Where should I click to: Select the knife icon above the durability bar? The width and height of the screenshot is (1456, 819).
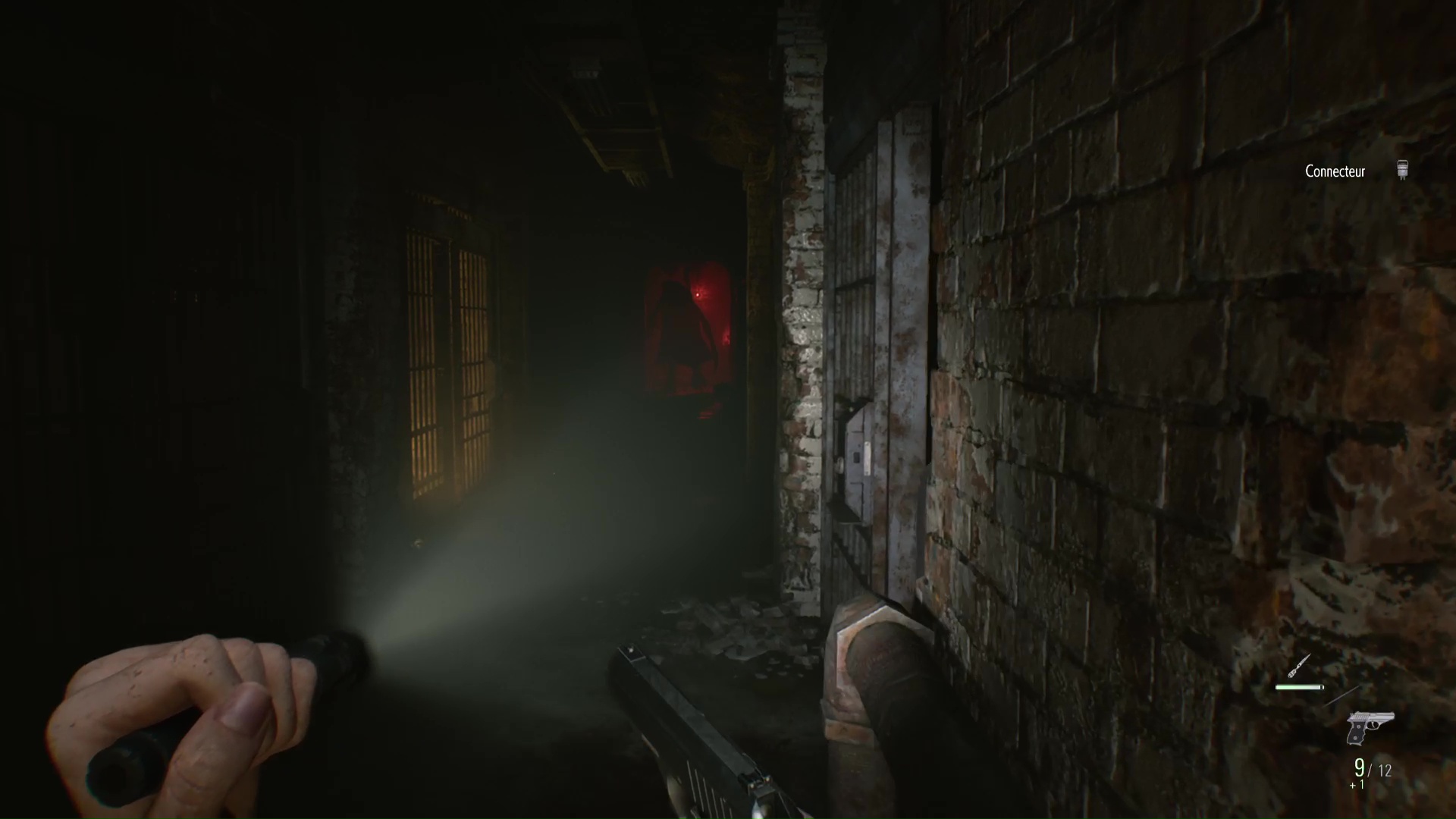1299,665
